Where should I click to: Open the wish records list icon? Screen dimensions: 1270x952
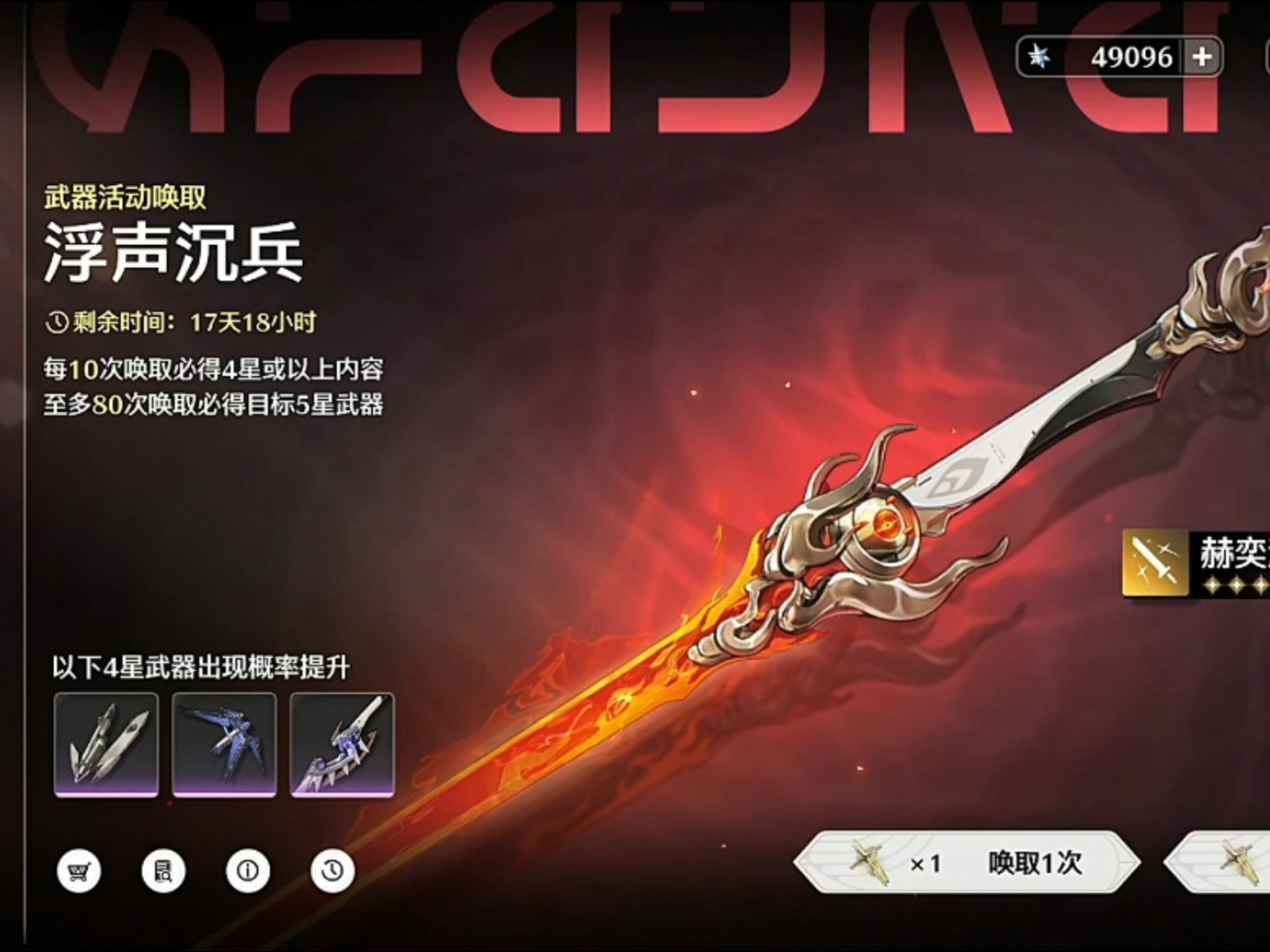164,871
